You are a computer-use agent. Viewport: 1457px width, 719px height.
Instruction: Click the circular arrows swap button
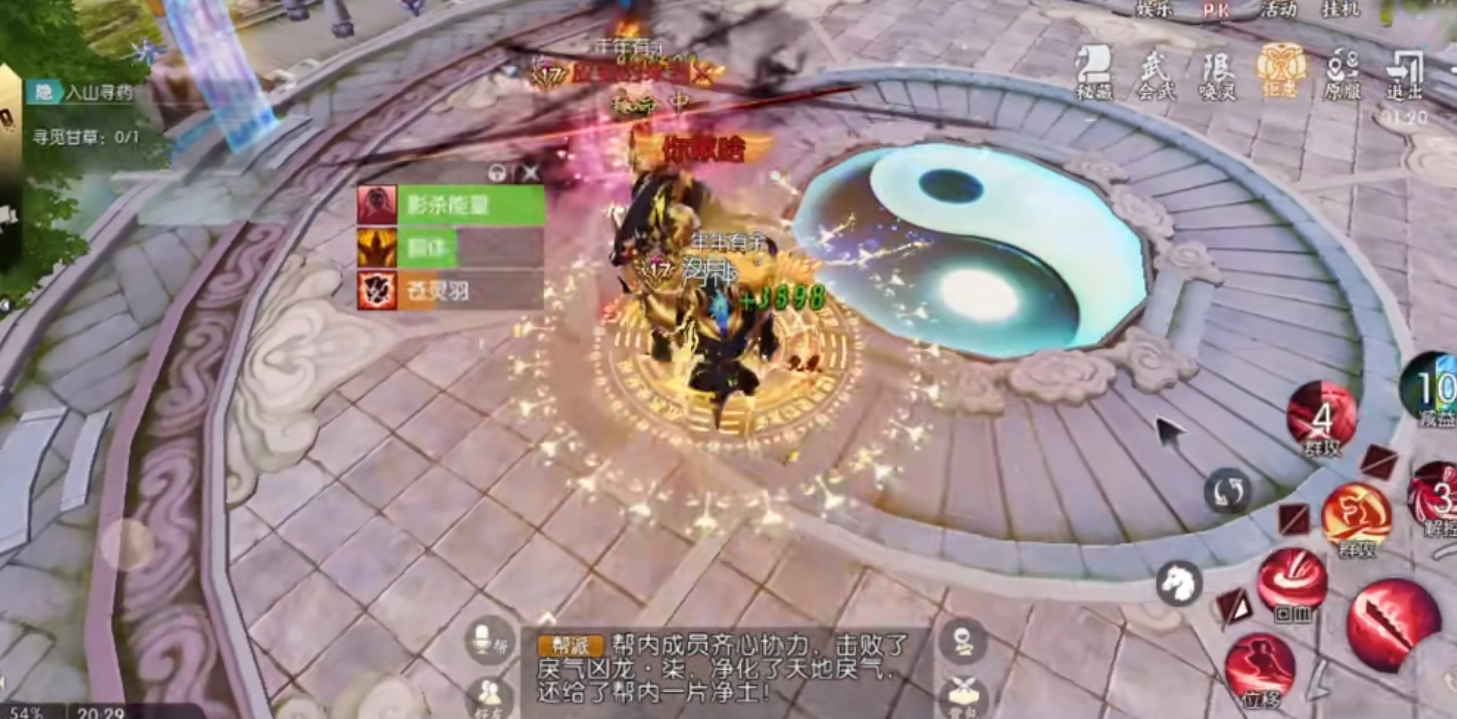point(1227,492)
